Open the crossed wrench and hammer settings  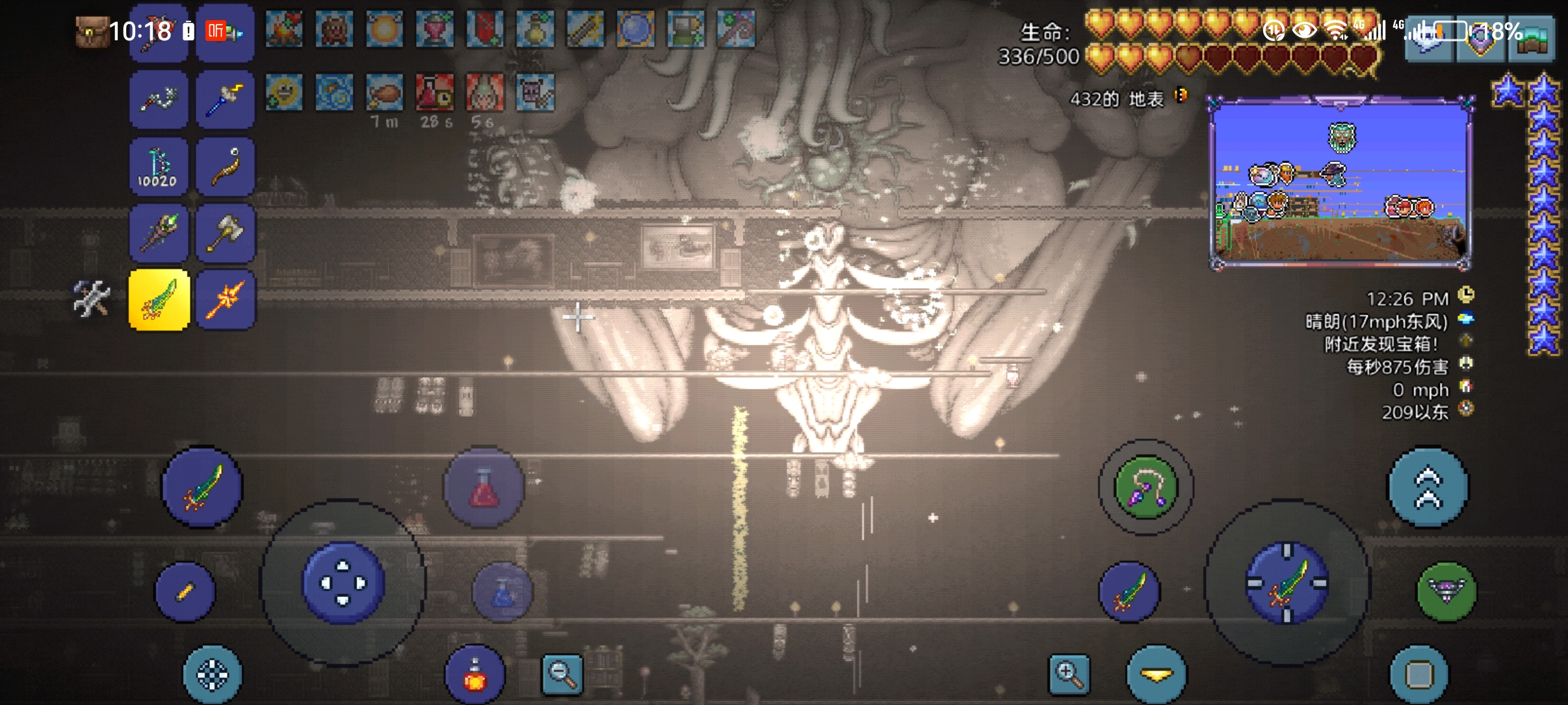coord(91,299)
